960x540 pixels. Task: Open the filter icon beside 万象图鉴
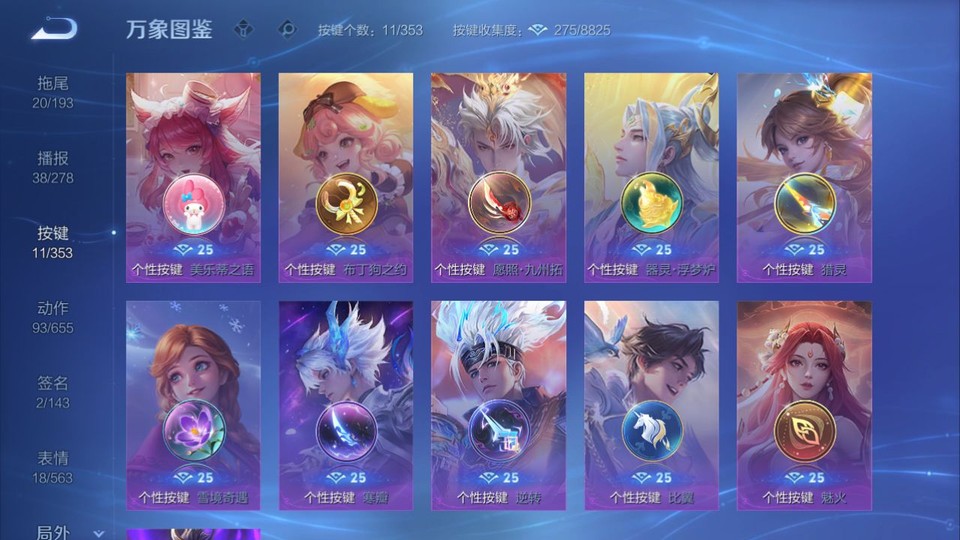[x=244, y=29]
